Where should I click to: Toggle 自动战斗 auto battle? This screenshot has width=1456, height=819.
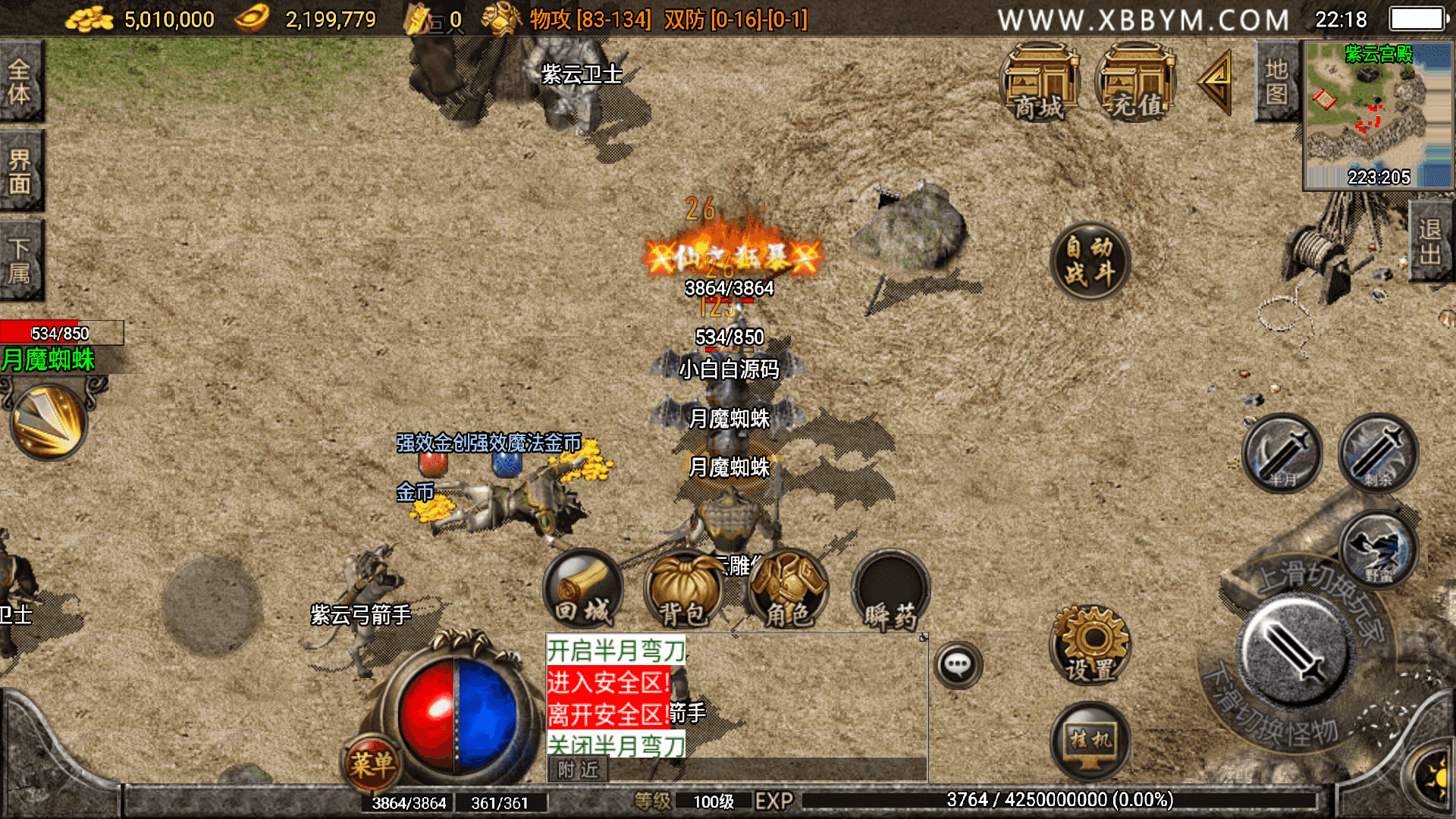(1090, 260)
